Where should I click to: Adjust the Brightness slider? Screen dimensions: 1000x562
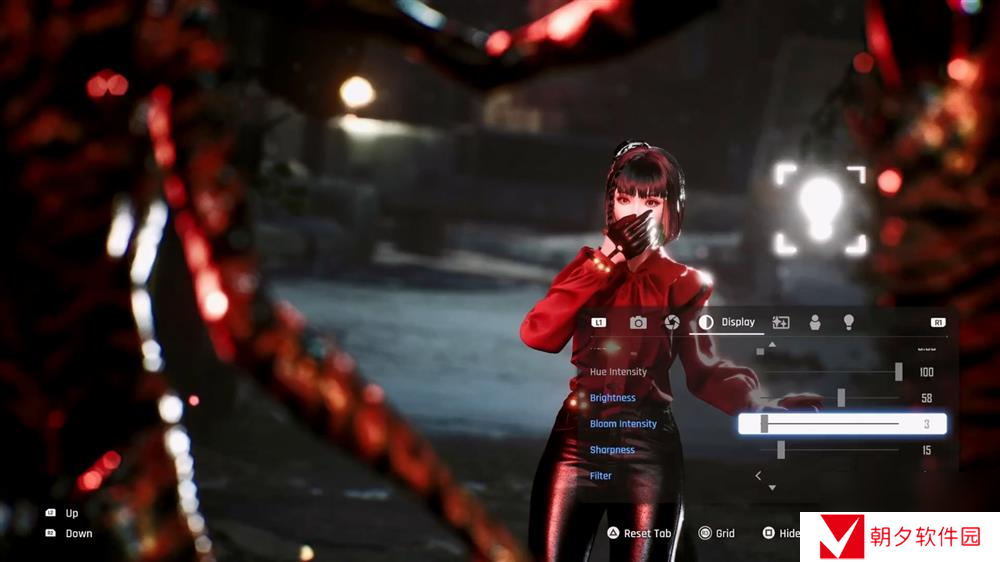click(841, 398)
